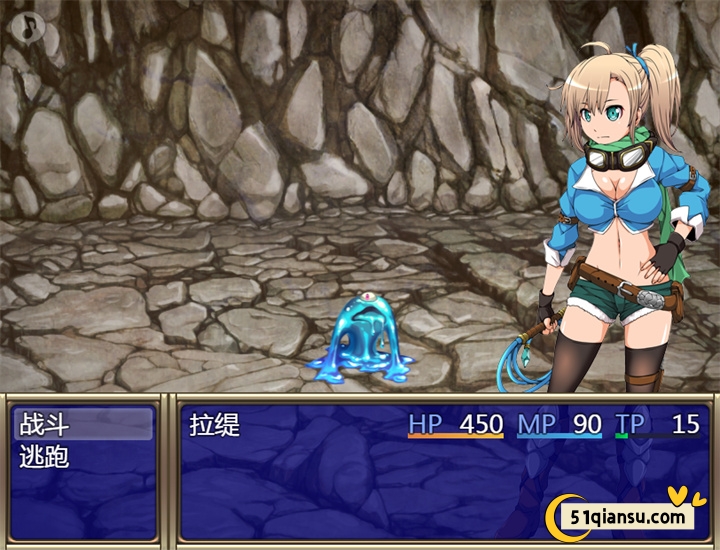Toggle the music note sound icon

(29, 26)
